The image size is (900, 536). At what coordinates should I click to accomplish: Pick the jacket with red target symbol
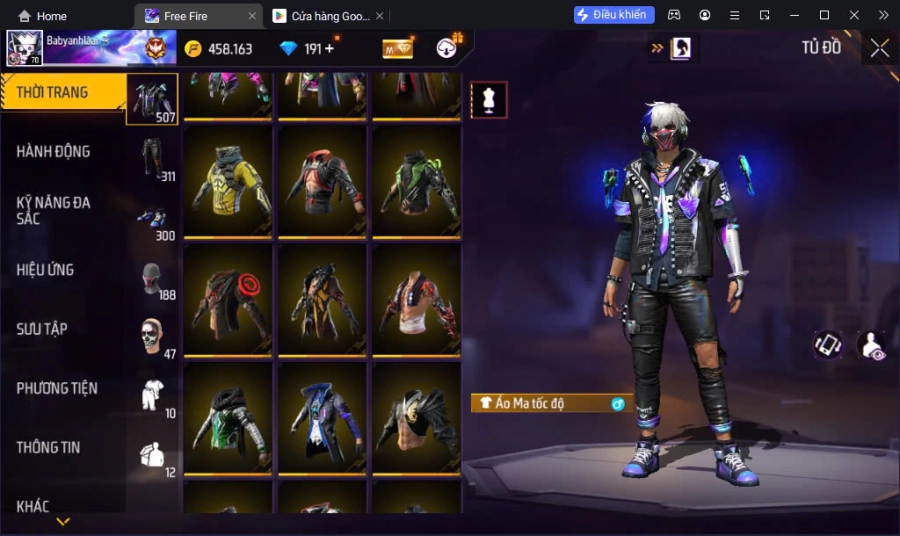[x=228, y=299]
